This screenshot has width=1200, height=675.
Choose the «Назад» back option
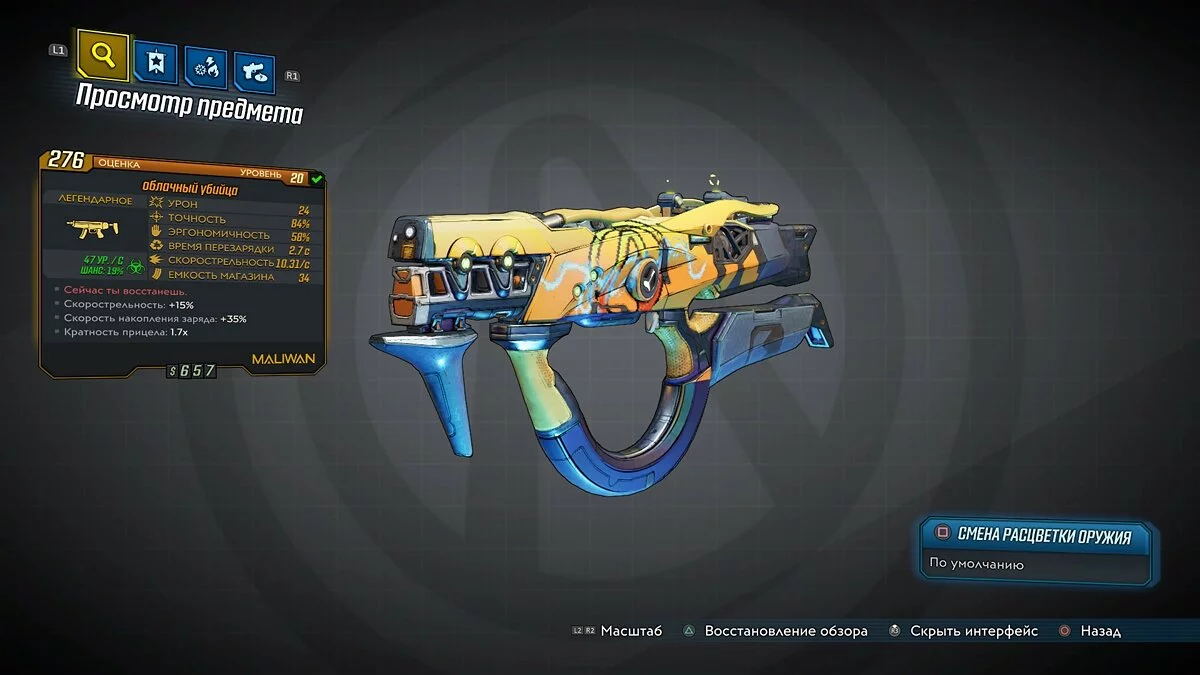[x=1091, y=631]
